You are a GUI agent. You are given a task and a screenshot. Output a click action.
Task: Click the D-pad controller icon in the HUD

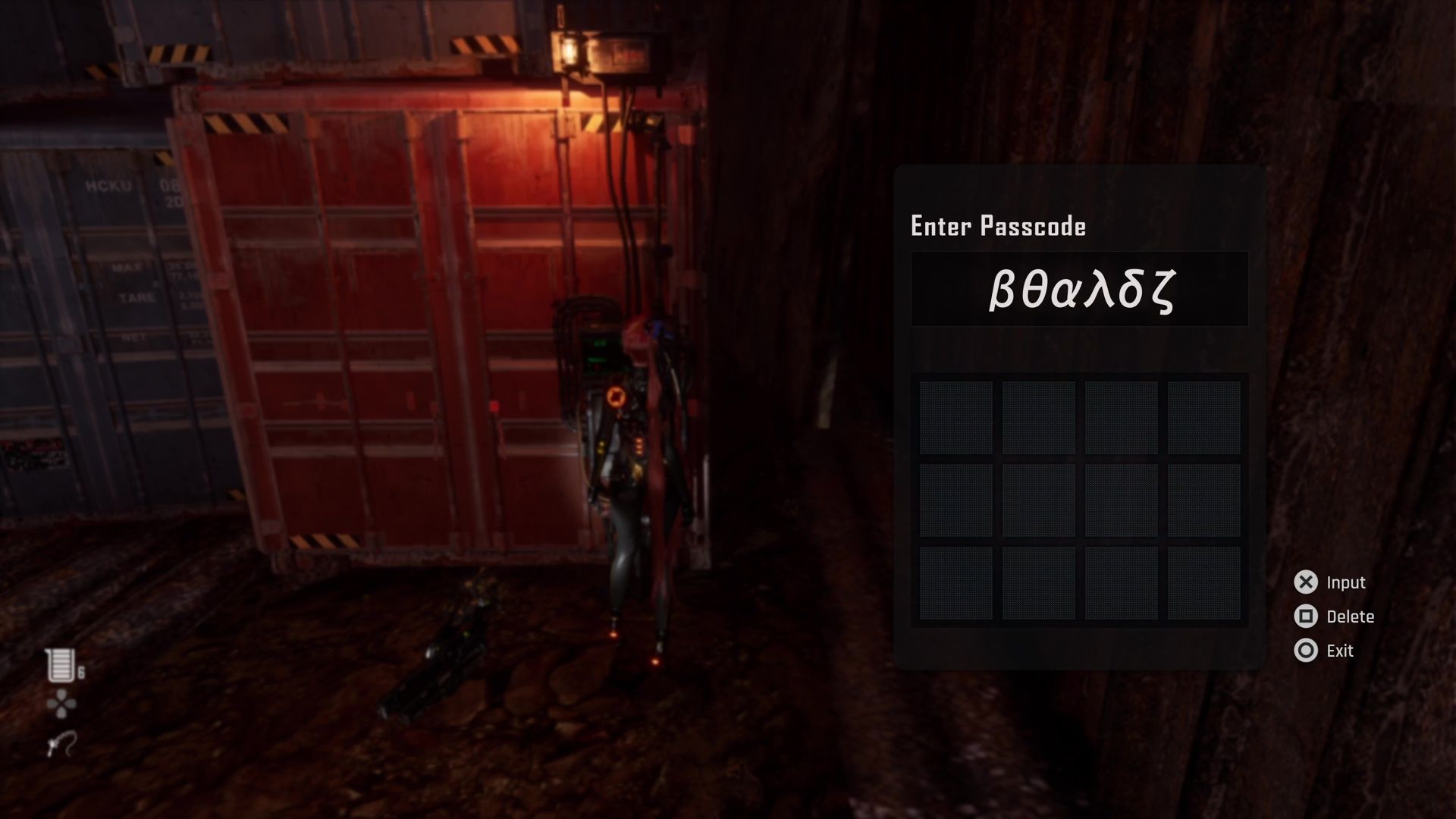tap(61, 705)
